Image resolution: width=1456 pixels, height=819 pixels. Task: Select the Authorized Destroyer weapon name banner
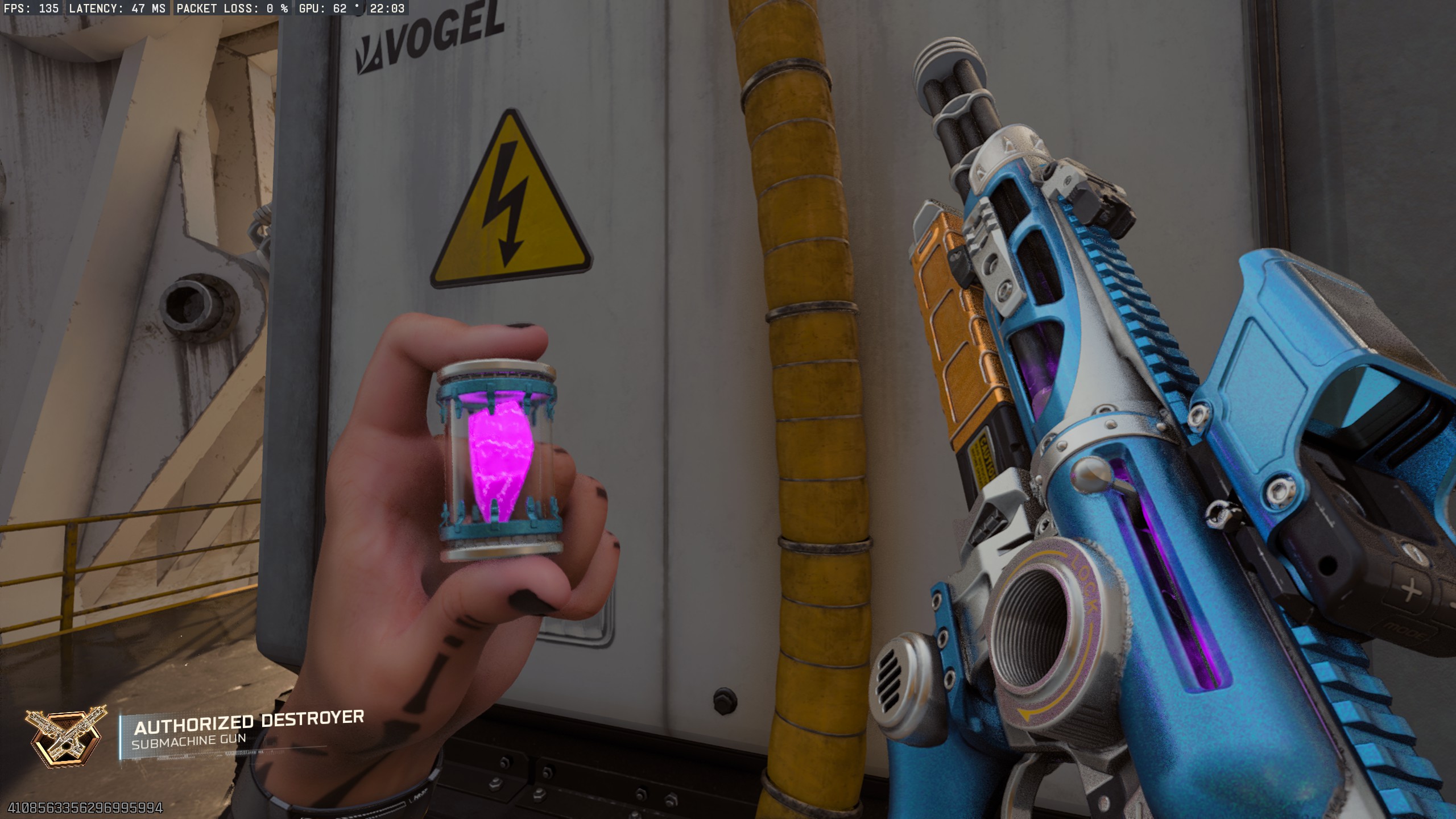point(249,721)
